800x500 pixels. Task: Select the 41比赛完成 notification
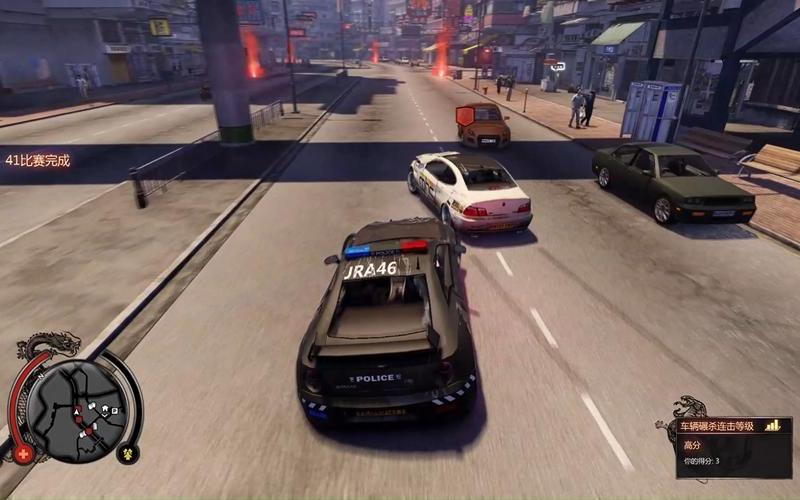[37, 160]
